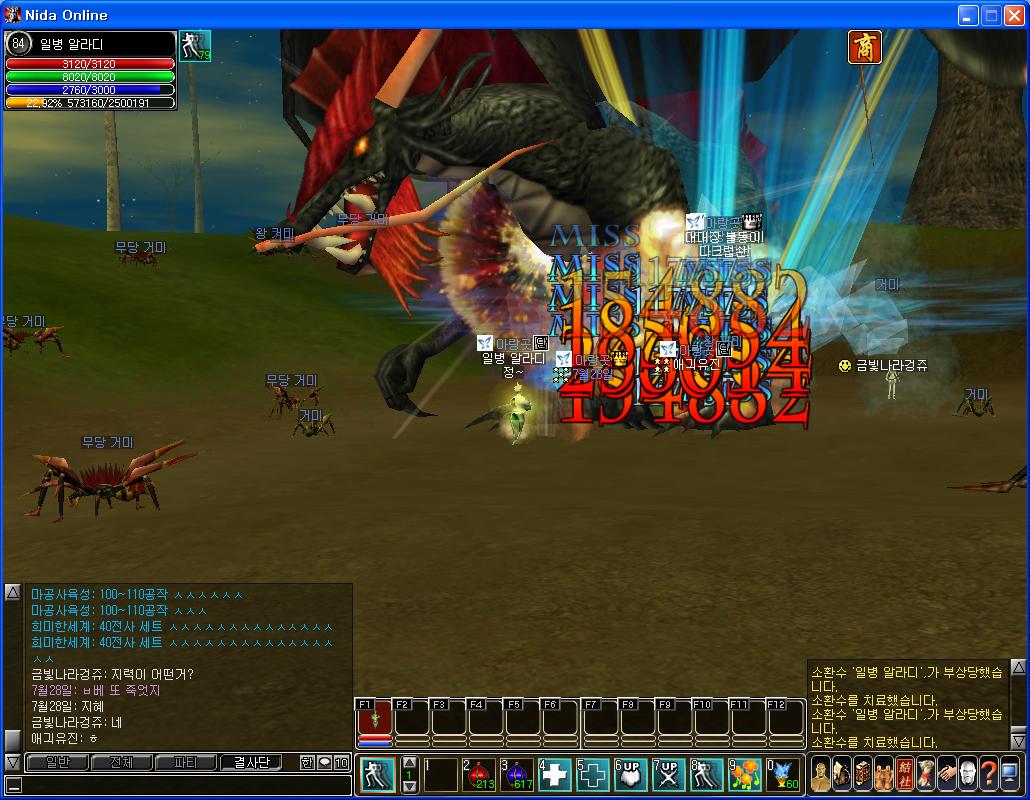Activate the white cross heal skill in slot 4

coord(556,774)
